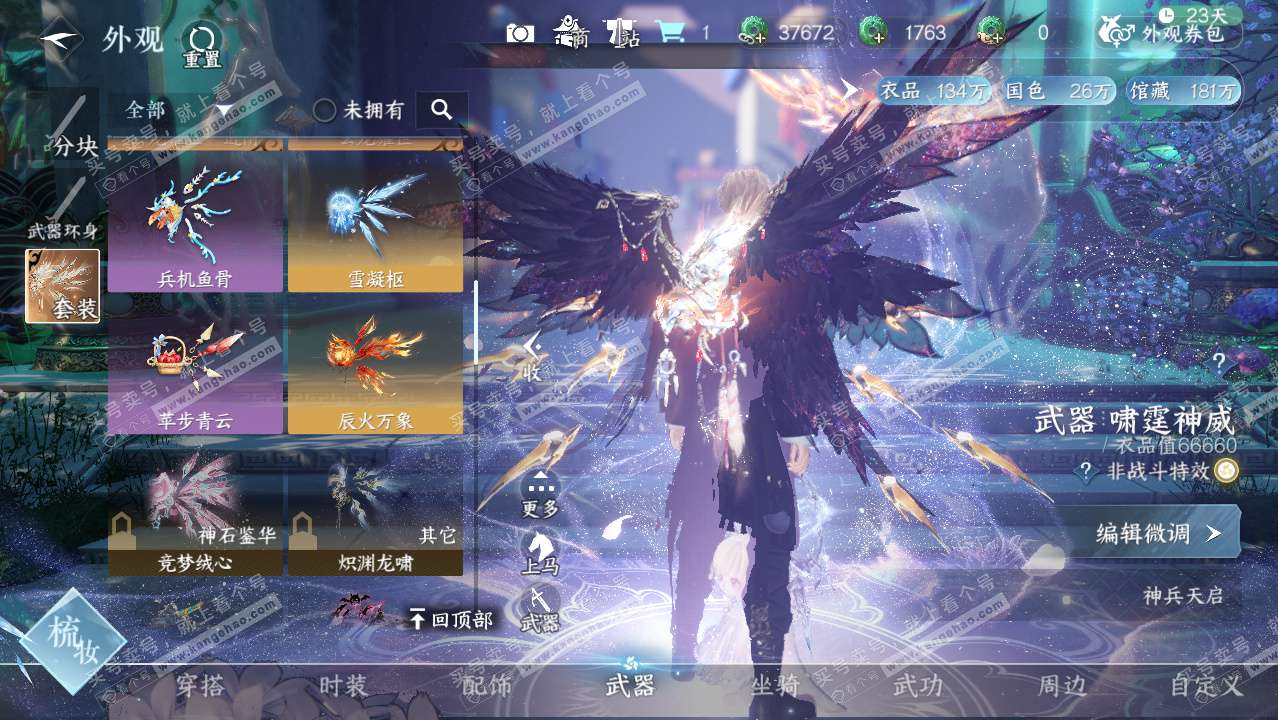Open the weapon search magnifier
Image resolution: width=1278 pixels, height=720 pixels.
(442, 110)
